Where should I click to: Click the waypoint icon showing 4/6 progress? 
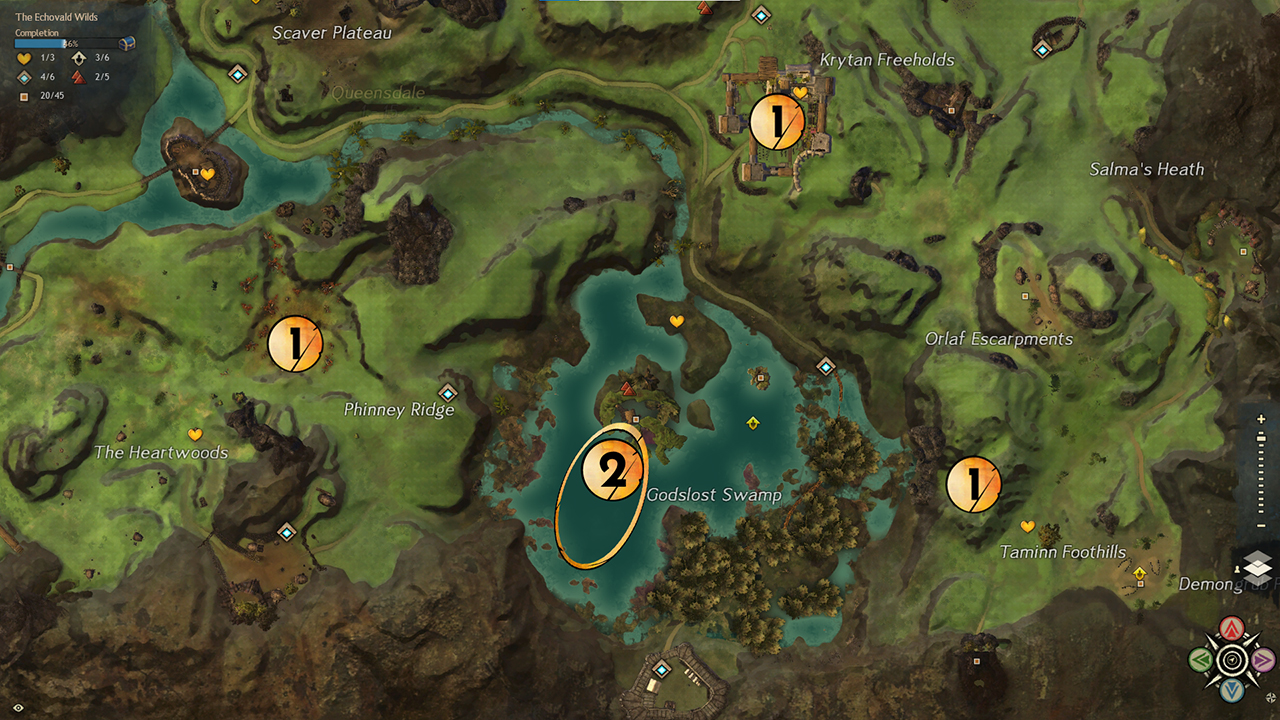[22, 77]
